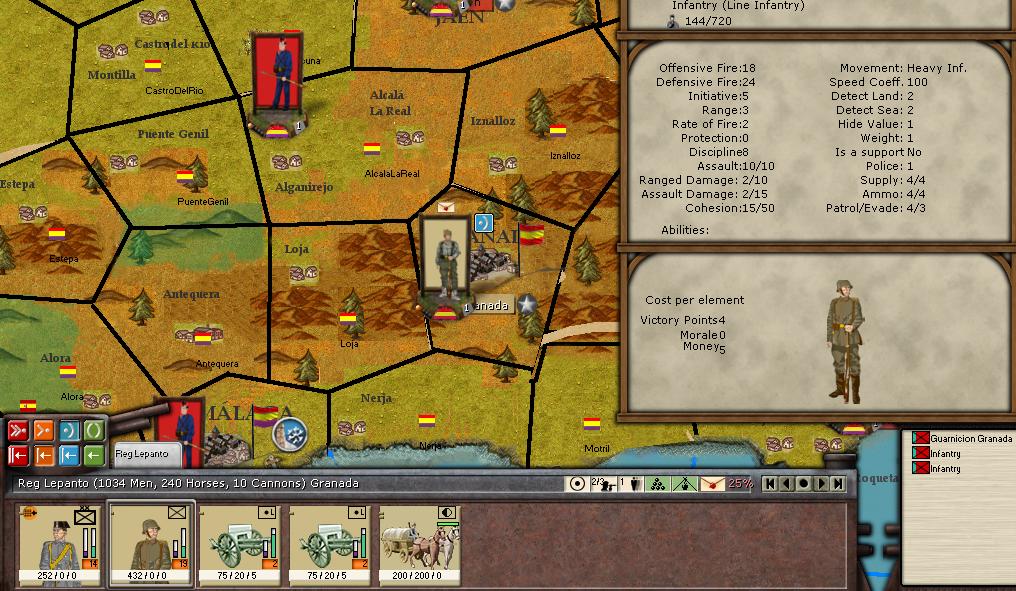
Task: Select Guarnicion Granada in the unit list
Action: (970, 439)
